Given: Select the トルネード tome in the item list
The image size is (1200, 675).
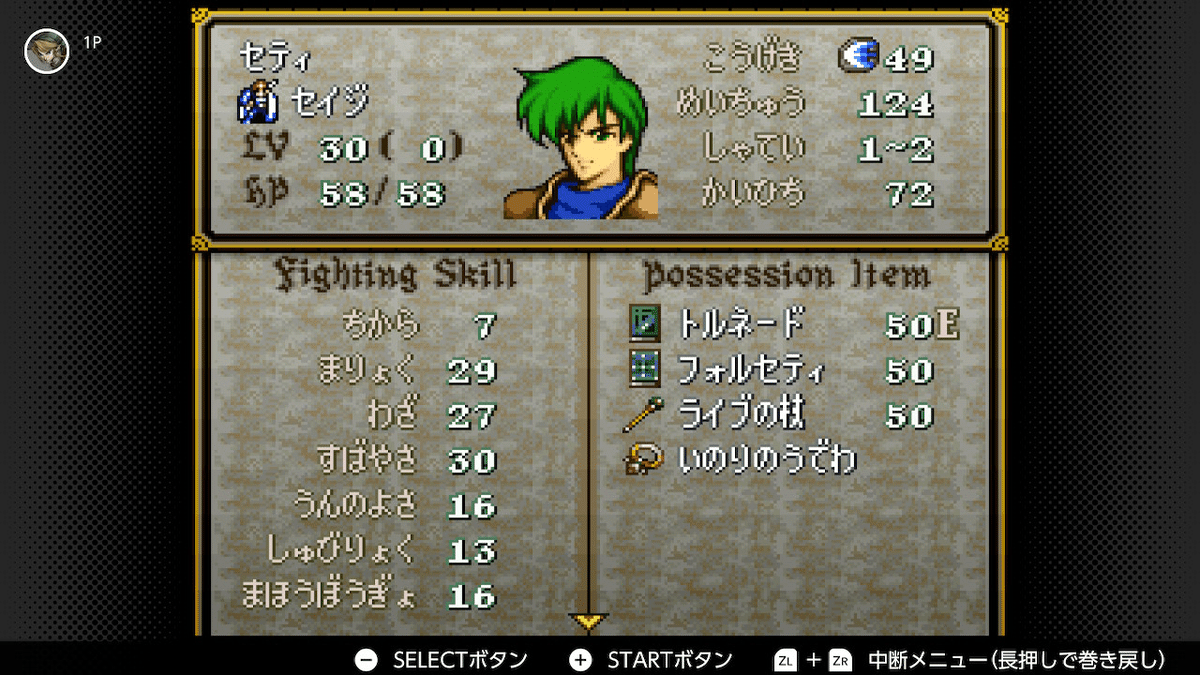Looking at the screenshot, I should [x=741, y=324].
